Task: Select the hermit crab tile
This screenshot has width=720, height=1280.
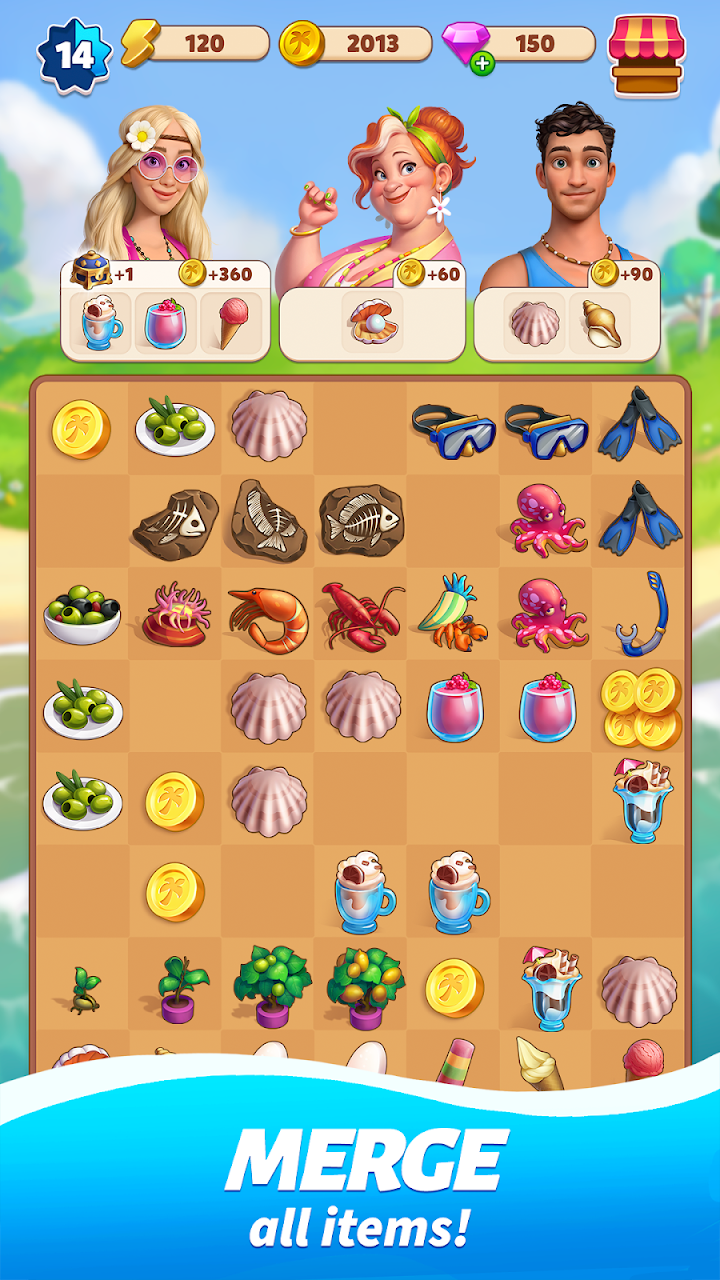Action: click(453, 612)
